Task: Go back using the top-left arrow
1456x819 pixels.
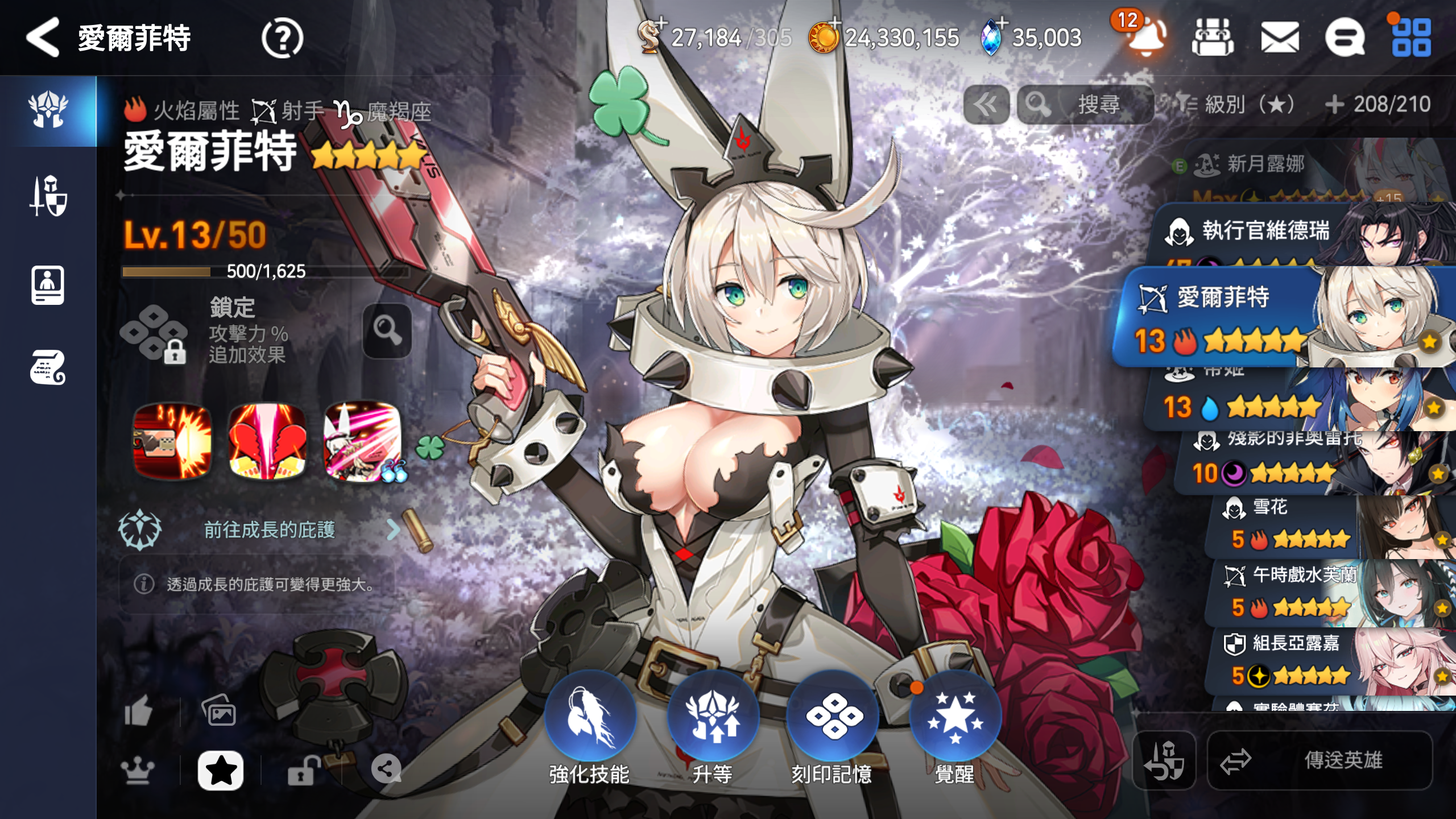Action: pos(43,38)
